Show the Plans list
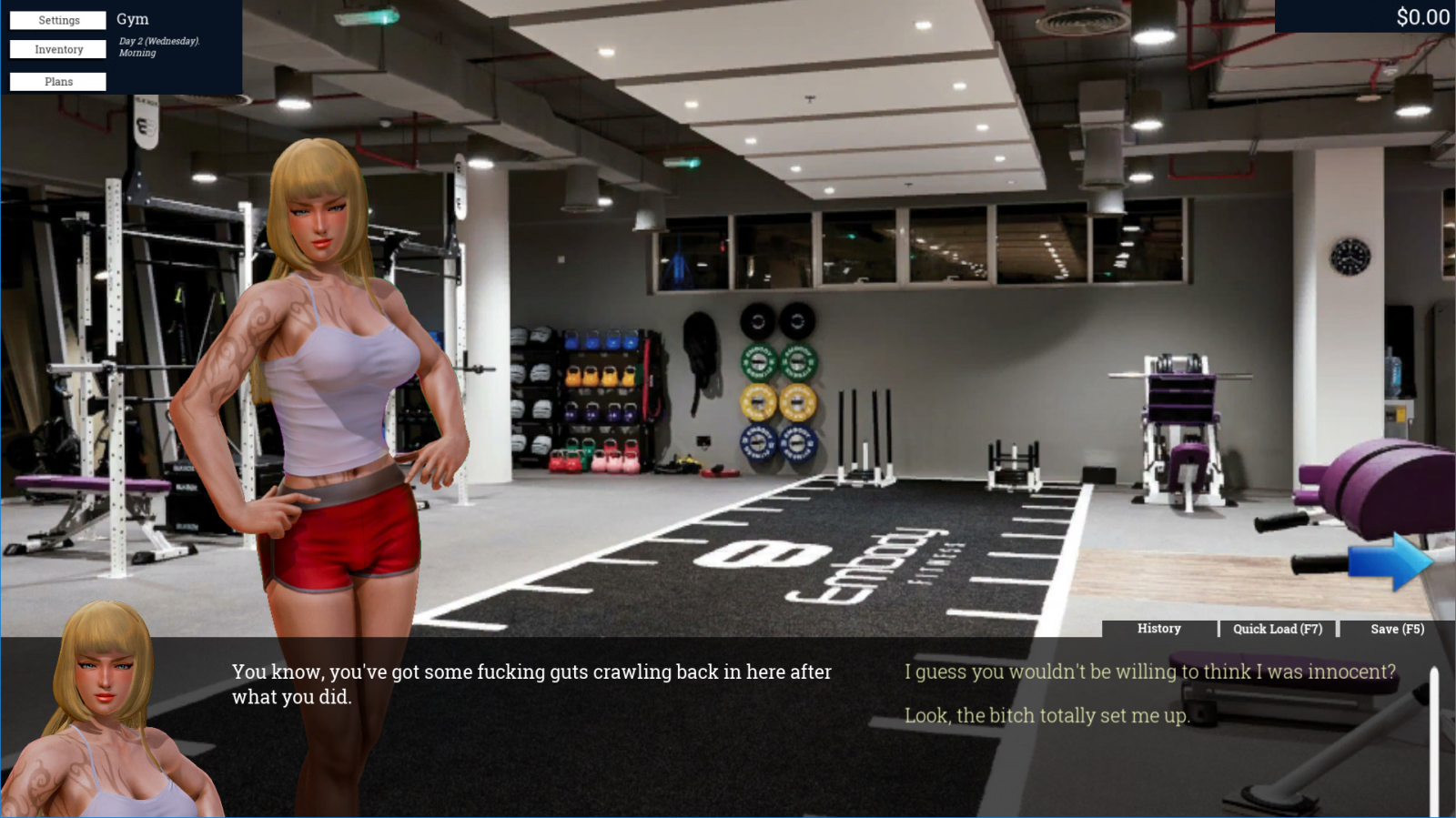1456x818 pixels. (58, 82)
